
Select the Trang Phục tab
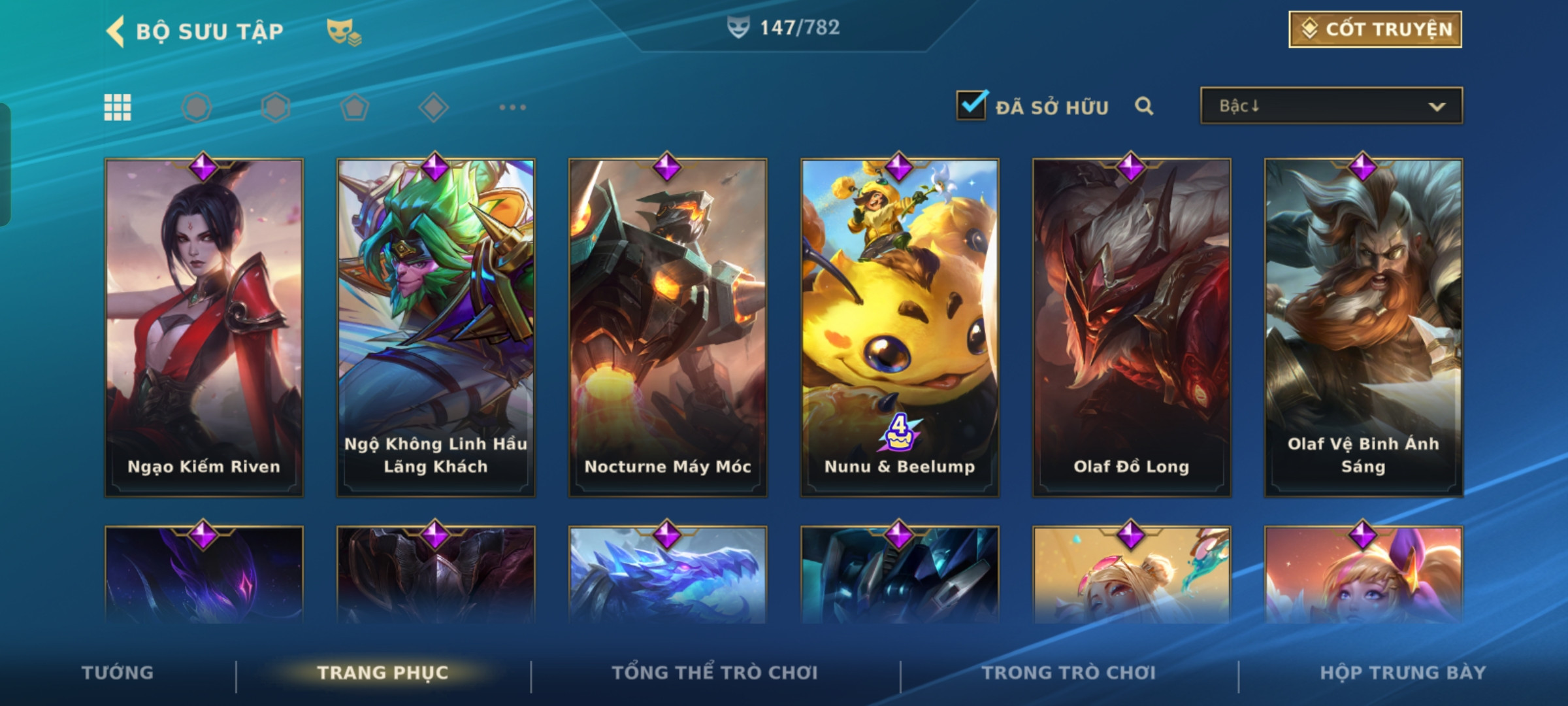383,673
